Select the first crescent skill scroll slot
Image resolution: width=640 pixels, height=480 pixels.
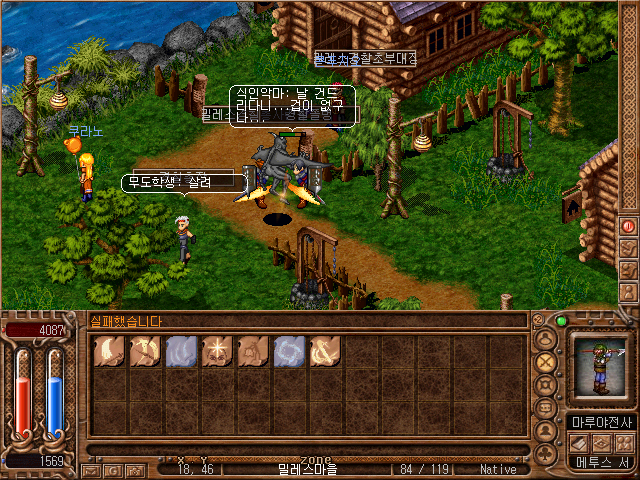click(x=110, y=351)
